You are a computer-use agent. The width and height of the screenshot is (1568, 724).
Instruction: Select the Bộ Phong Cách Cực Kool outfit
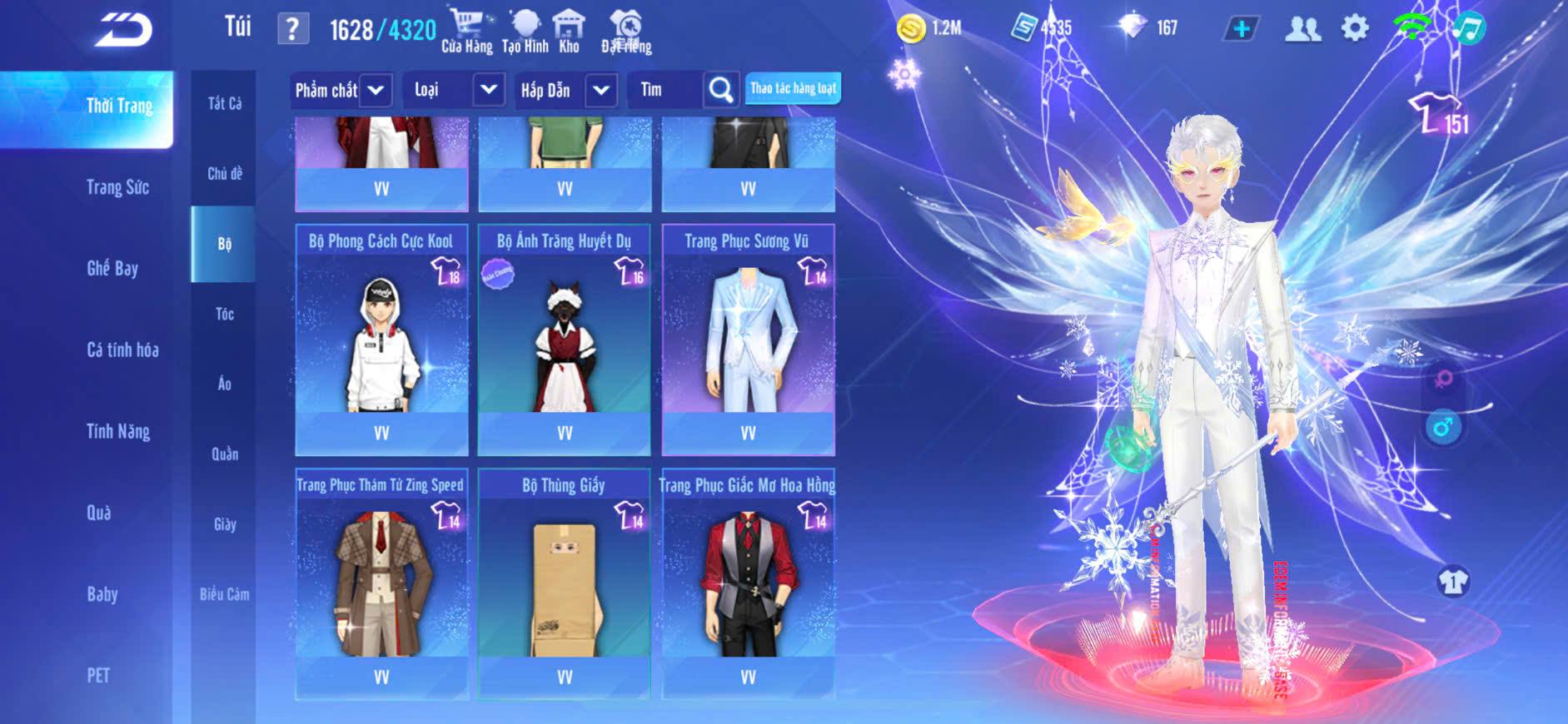click(x=381, y=340)
